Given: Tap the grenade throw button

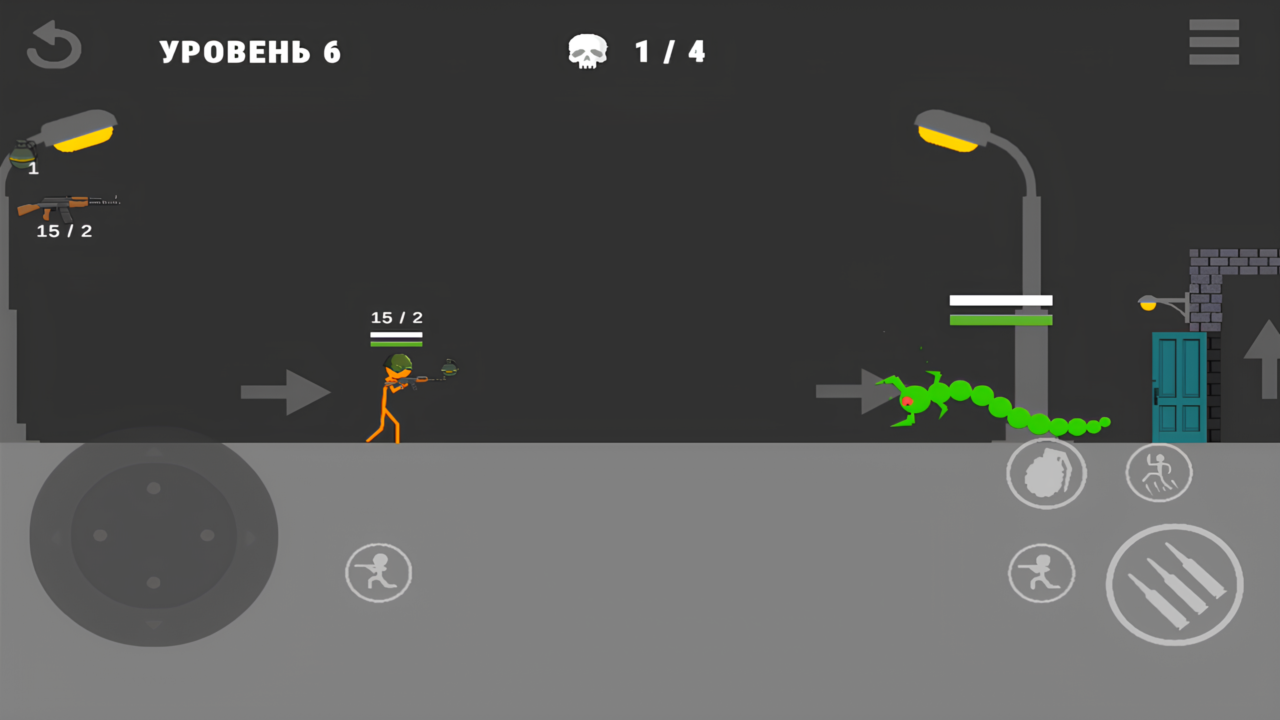Looking at the screenshot, I should pyautogui.click(x=1047, y=472).
